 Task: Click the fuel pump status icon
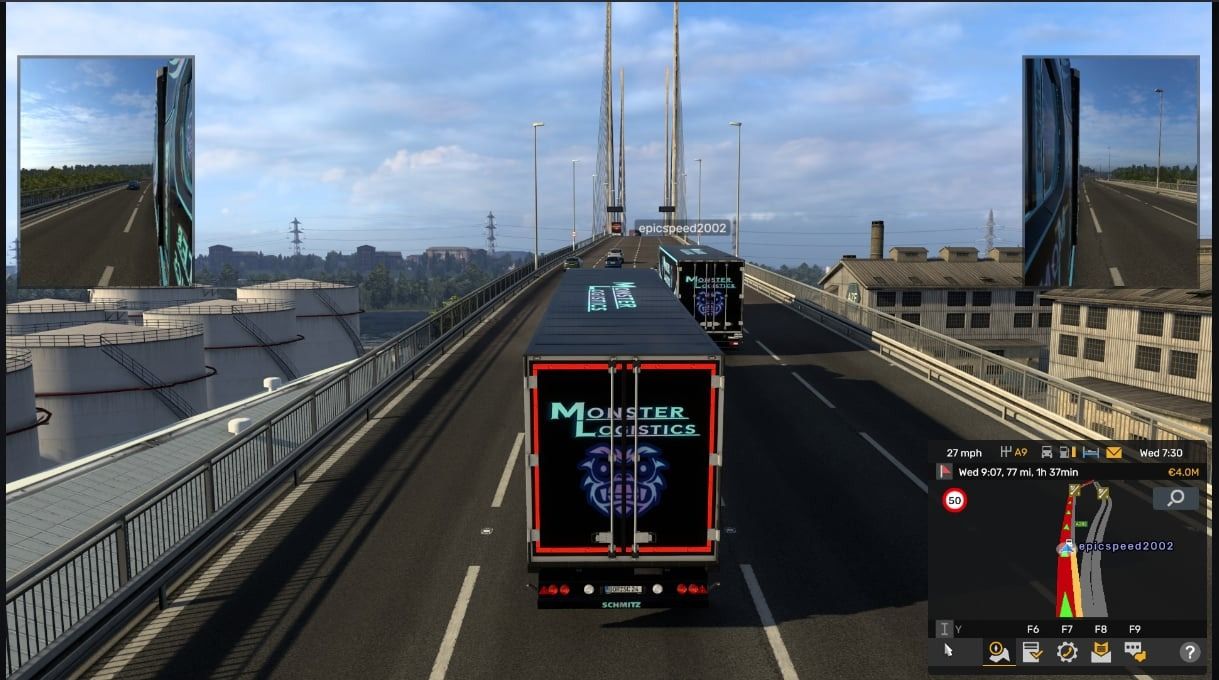[x=1066, y=453]
